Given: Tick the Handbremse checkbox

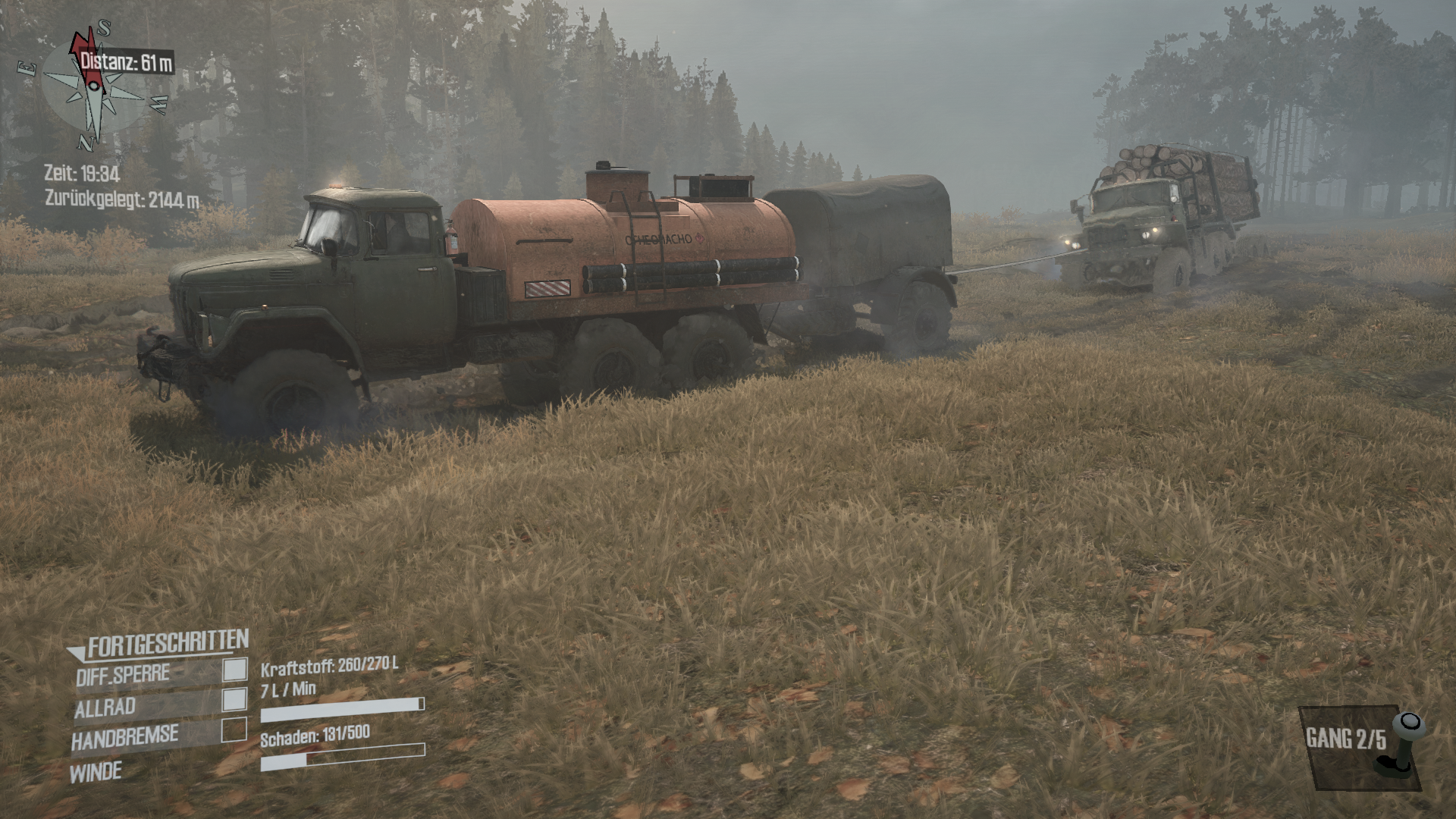Looking at the screenshot, I should coord(234,730).
